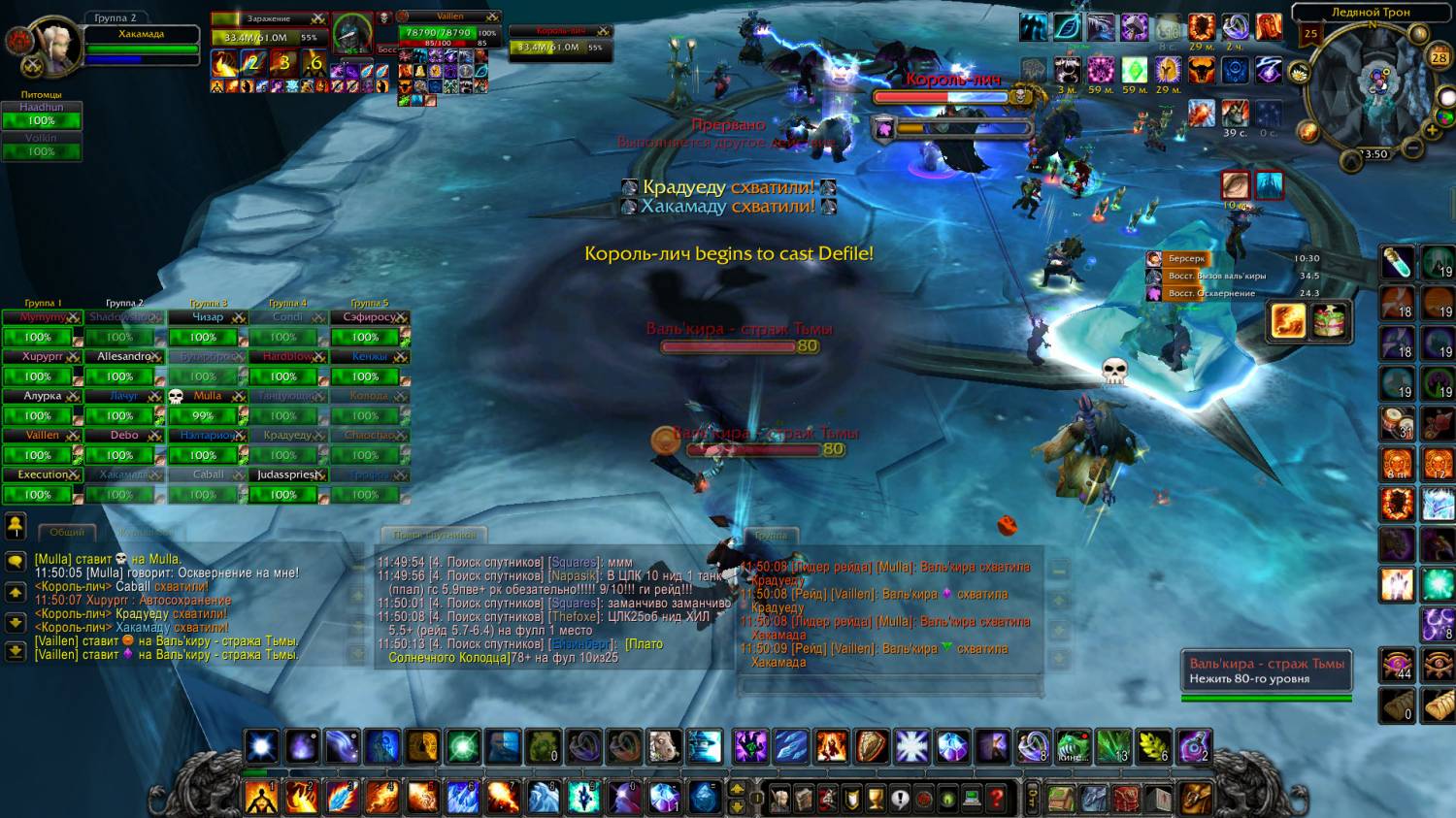Page the action bar up with arrow
Image resolution: width=1456 pixels, height=818 pixels.
click(x=738, y=788)
